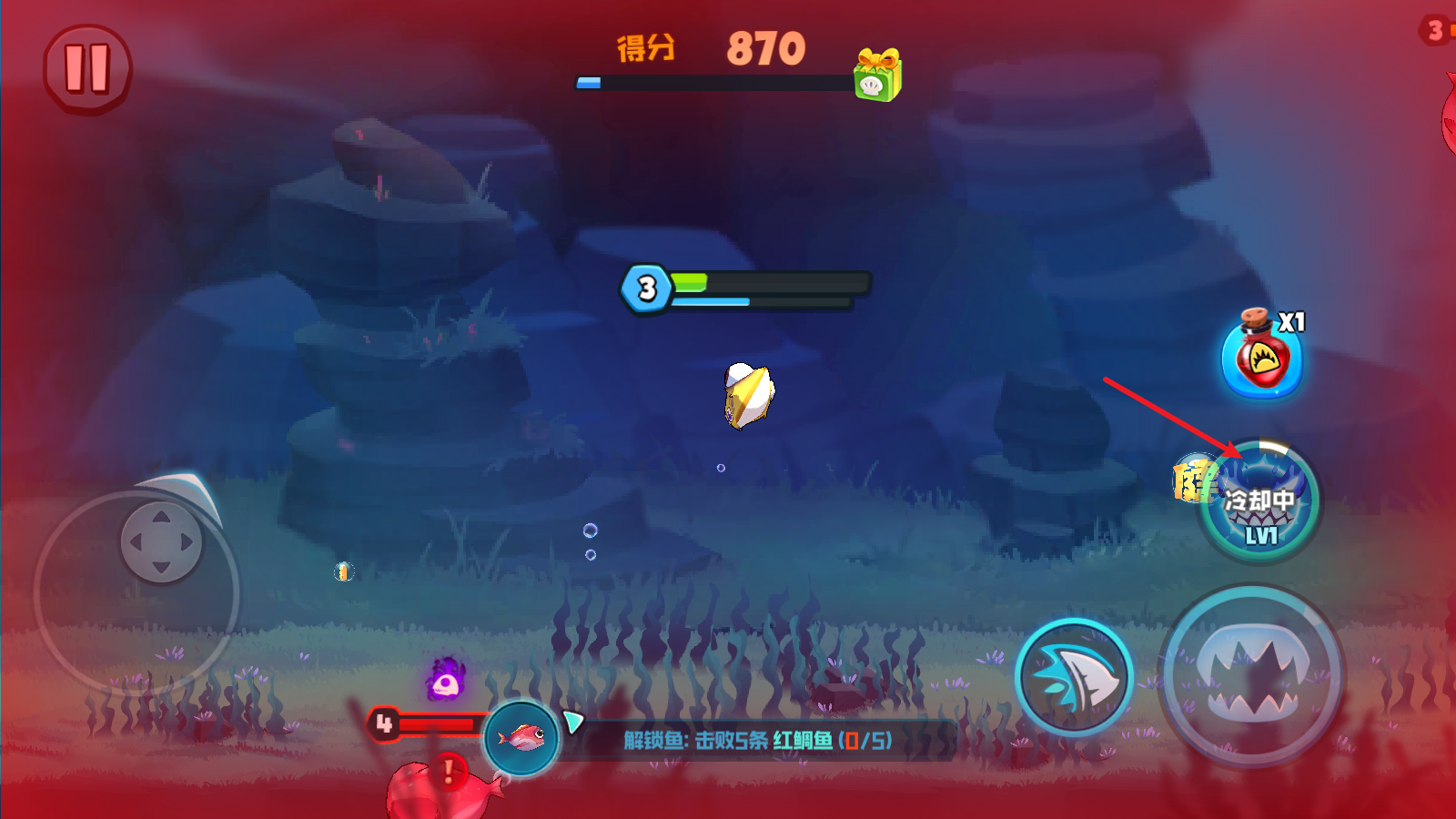
Task: Use the red potion item
Action: tap(1261, 358)
